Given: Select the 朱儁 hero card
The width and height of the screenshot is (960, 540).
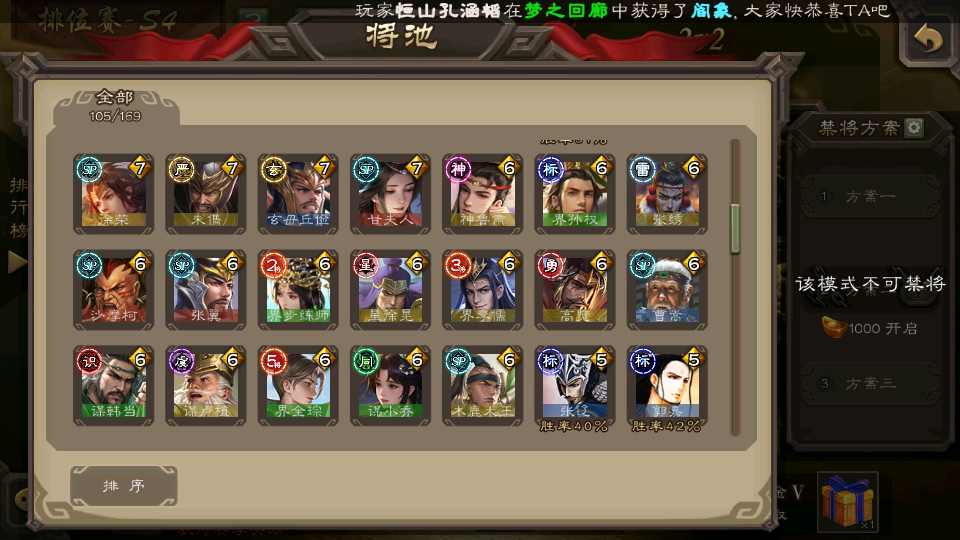Looking at the screenshot, I should click(206, 193).
